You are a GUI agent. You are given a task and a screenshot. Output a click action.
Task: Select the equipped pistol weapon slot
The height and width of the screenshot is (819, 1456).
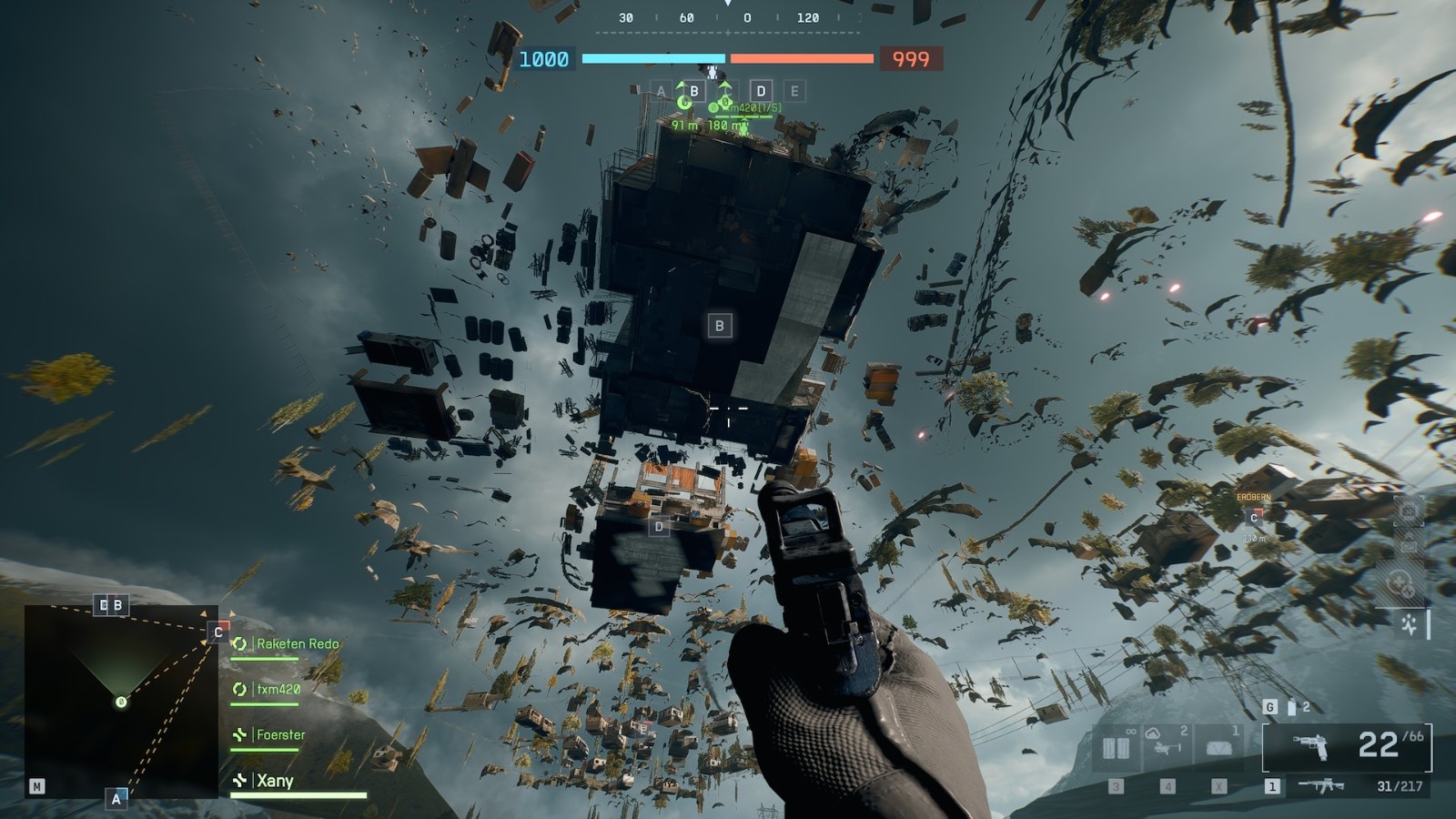point(1347,746)
